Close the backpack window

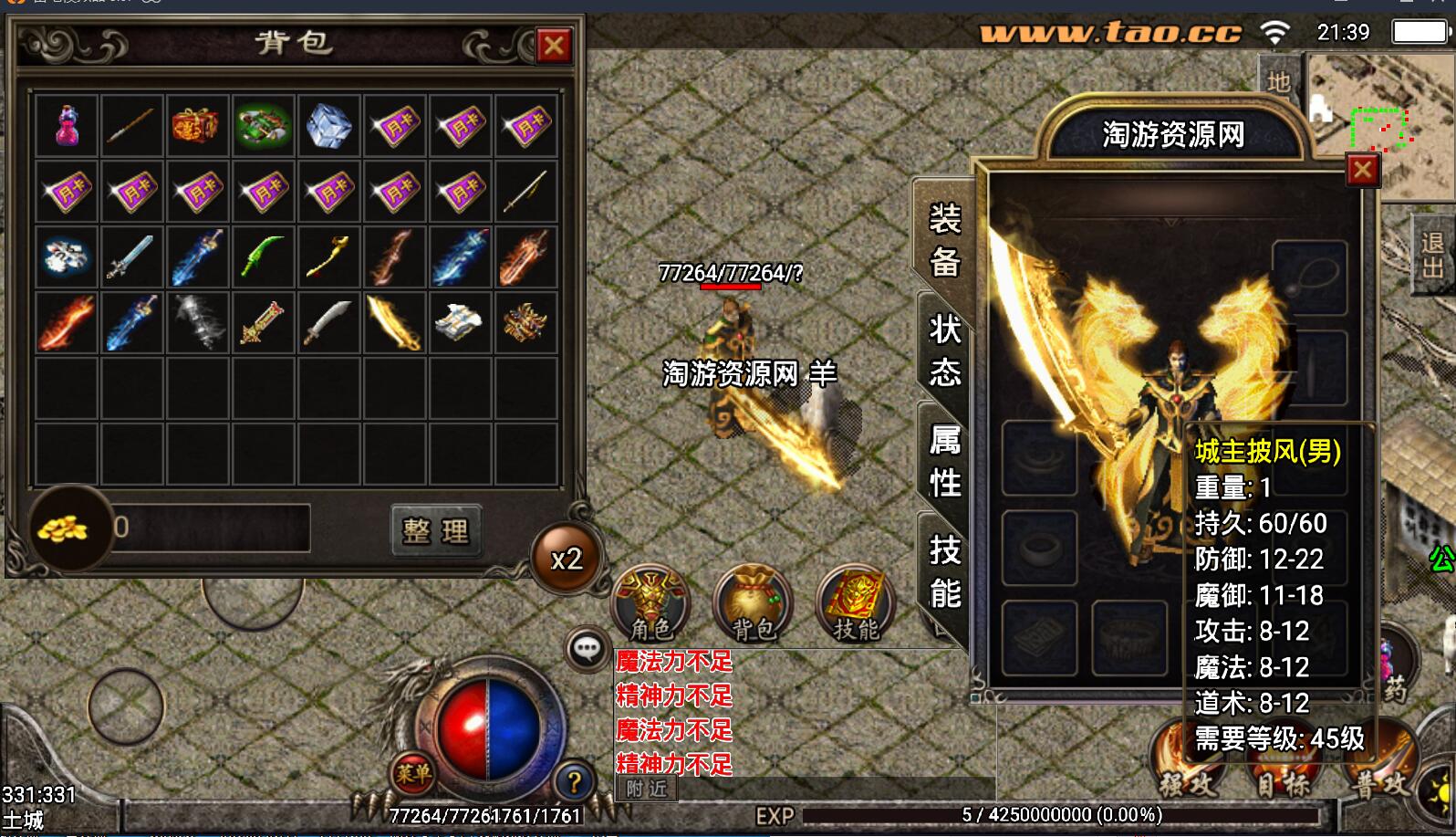[x=553, y=46]
